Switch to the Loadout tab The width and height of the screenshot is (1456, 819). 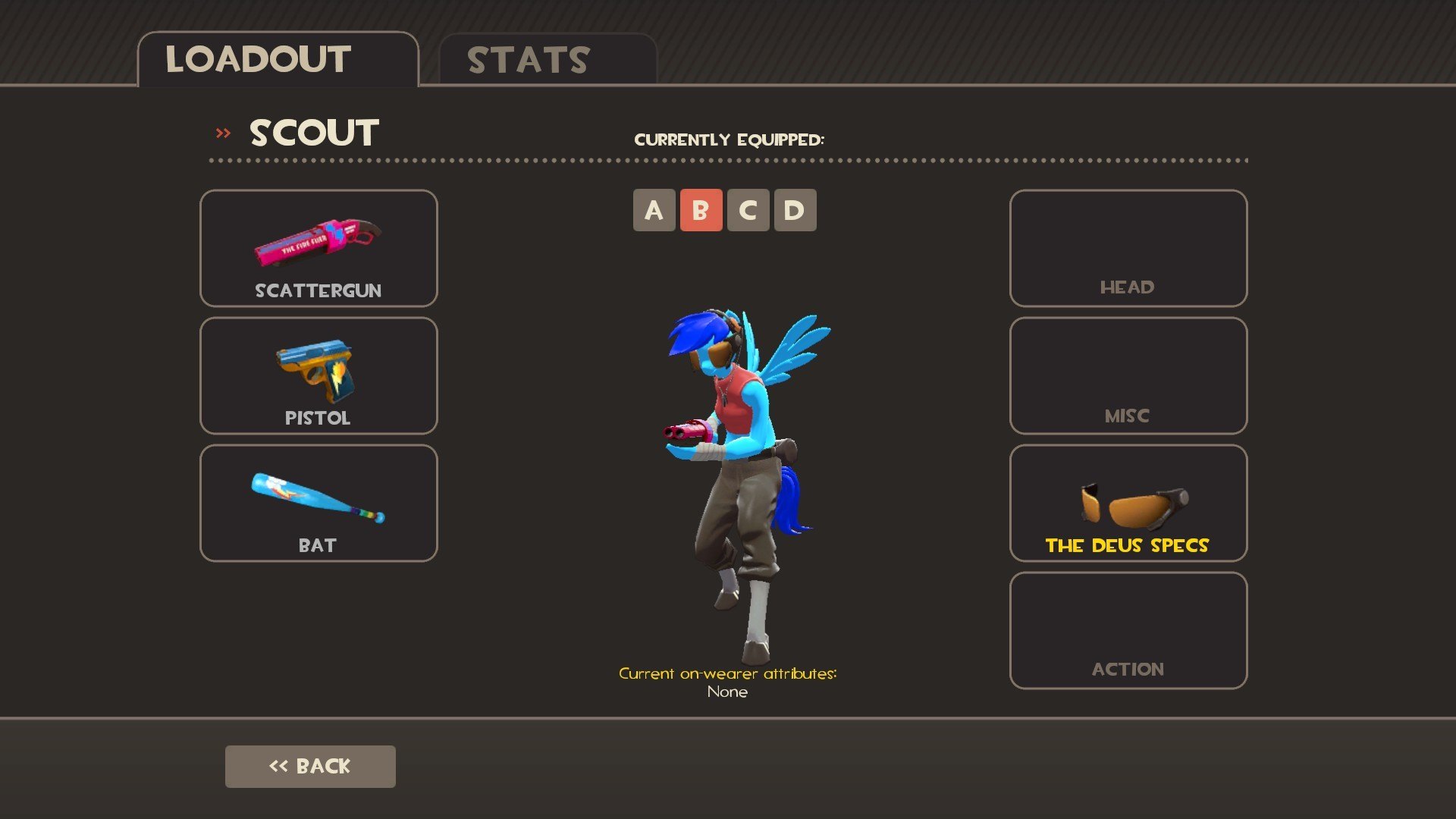[x=278, y=60]
